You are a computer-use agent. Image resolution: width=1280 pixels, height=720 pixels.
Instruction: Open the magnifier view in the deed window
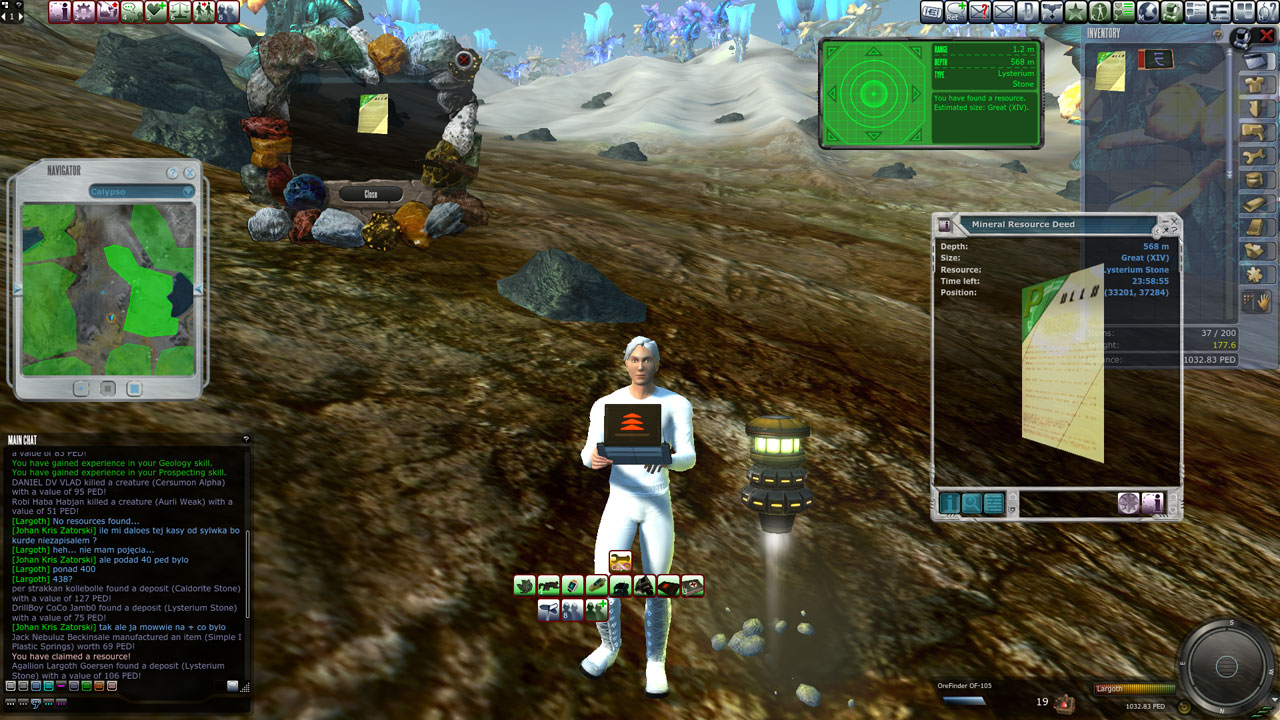[x=971, y=503]
